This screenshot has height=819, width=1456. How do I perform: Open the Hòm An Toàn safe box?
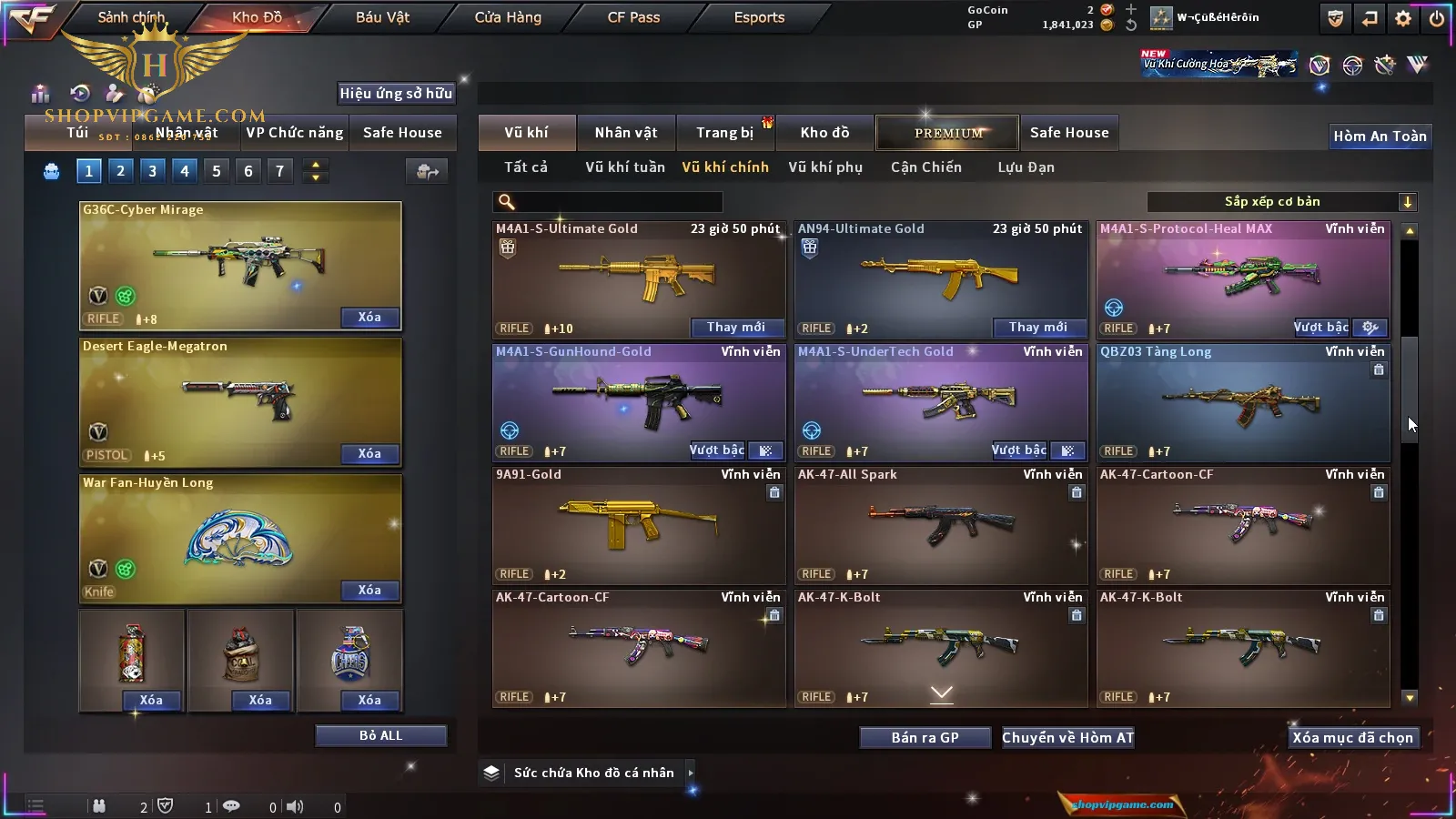(x=1380, y=136)
